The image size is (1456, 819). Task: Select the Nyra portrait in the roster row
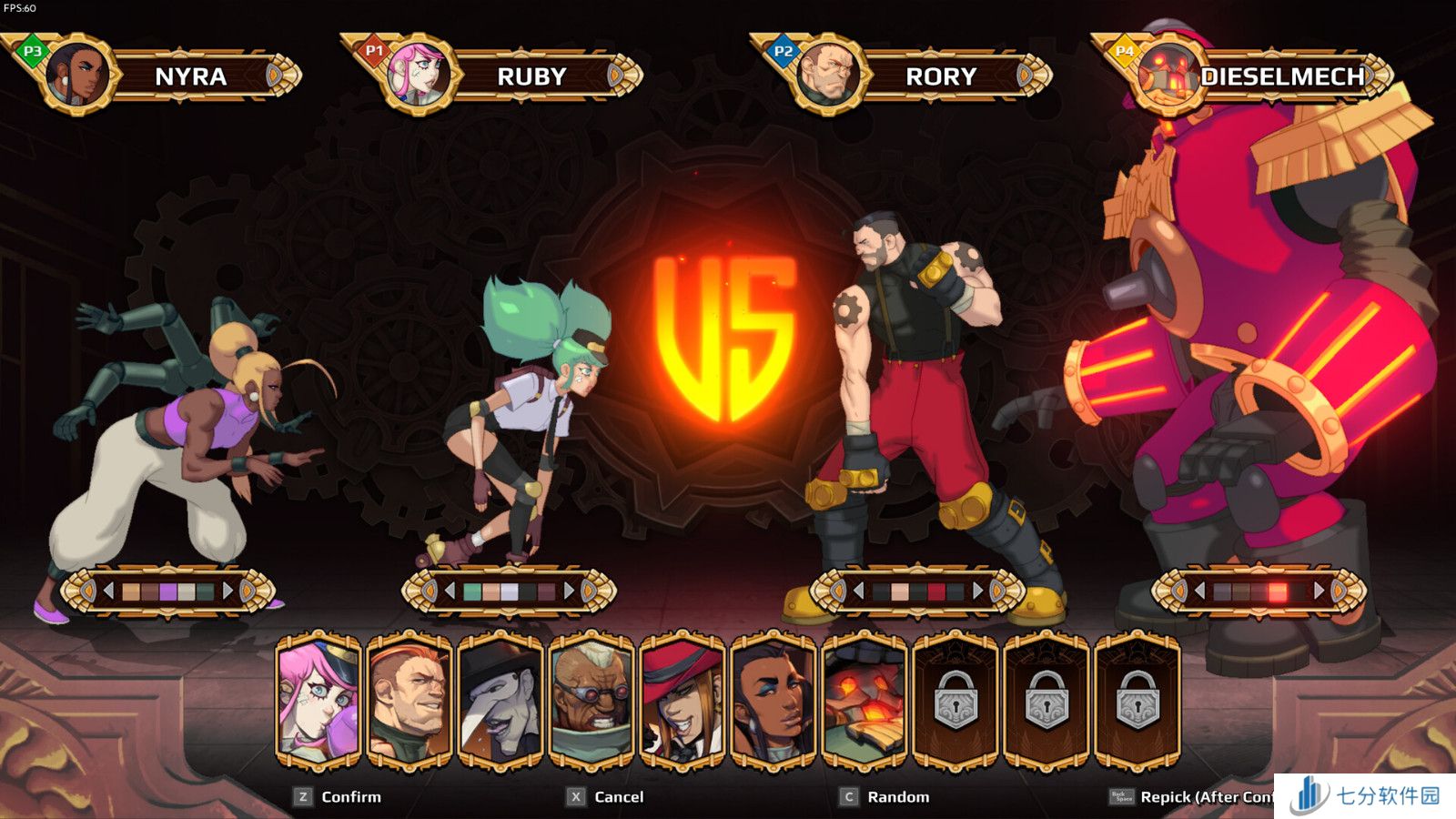(773, 701)
